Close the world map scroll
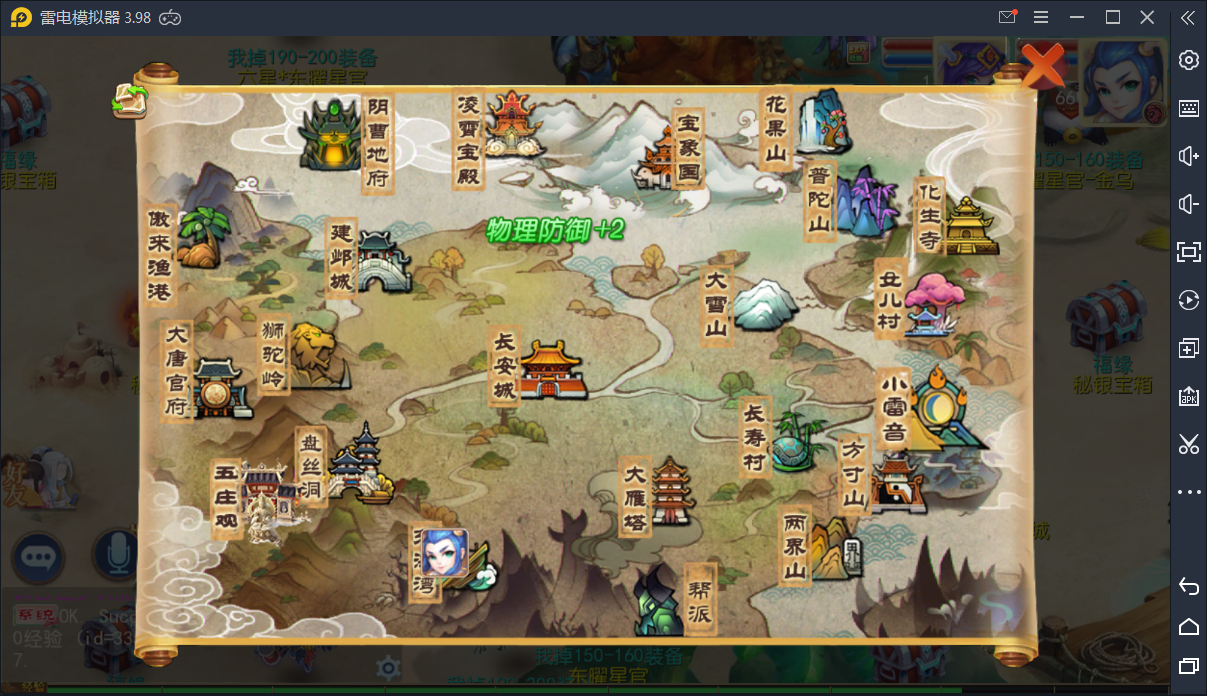This screenshot has width=1207, height=696. 1042,66
